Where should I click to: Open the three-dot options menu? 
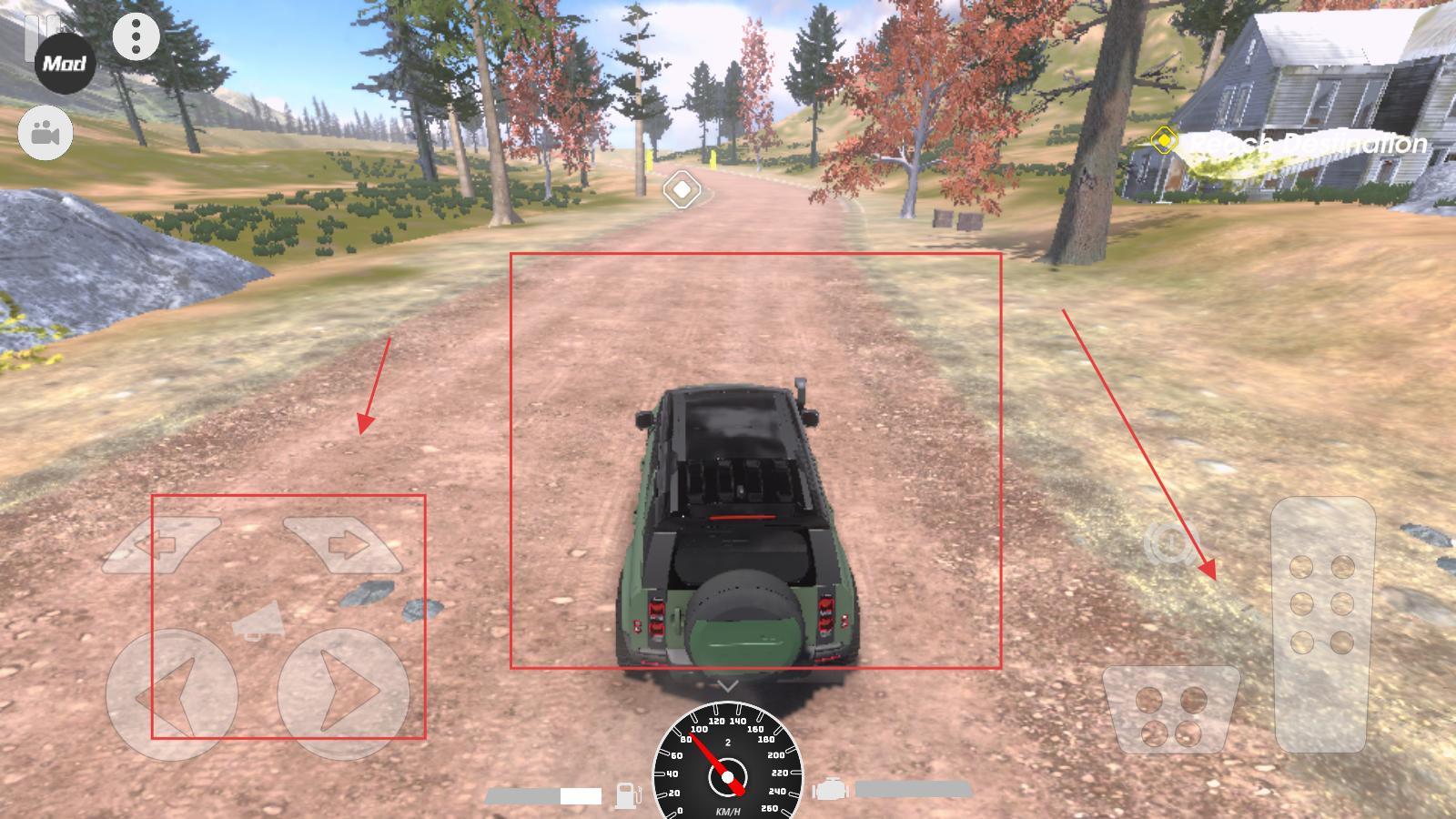(x=136, y=37)
